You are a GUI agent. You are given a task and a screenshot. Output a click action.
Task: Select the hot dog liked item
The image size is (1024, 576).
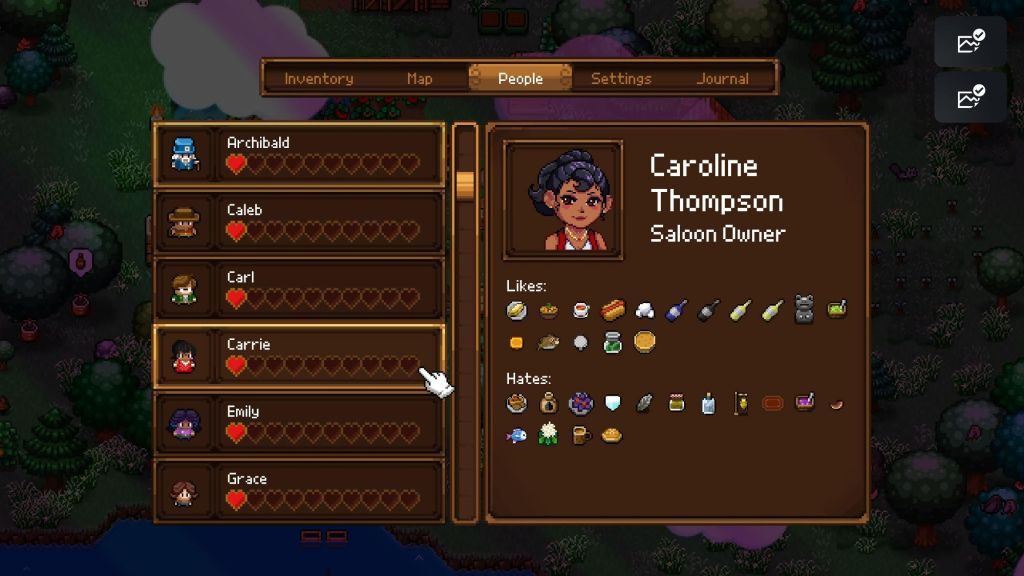tap(613, 311)
